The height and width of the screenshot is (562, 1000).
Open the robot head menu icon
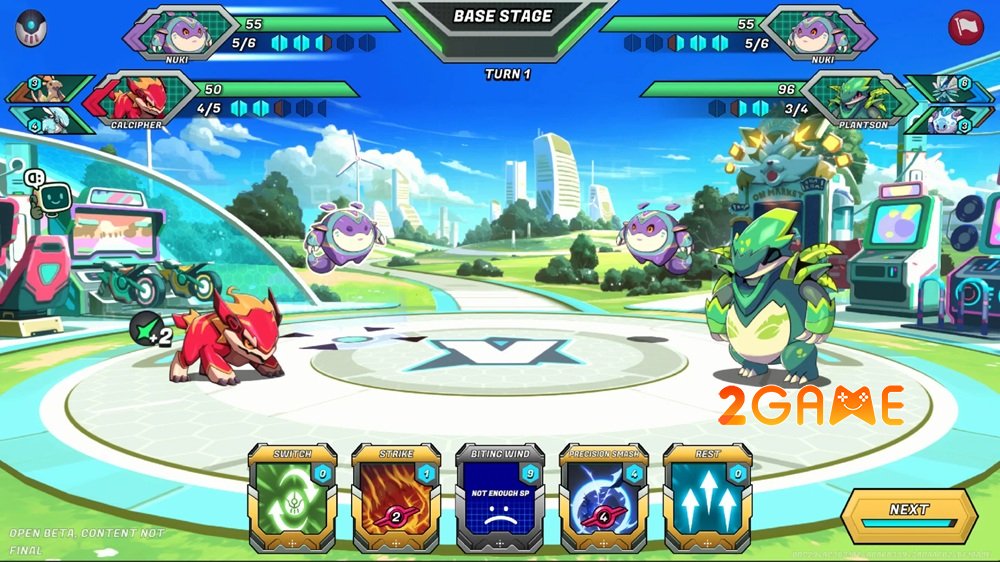pyautogui.click(x=32, y=28)
